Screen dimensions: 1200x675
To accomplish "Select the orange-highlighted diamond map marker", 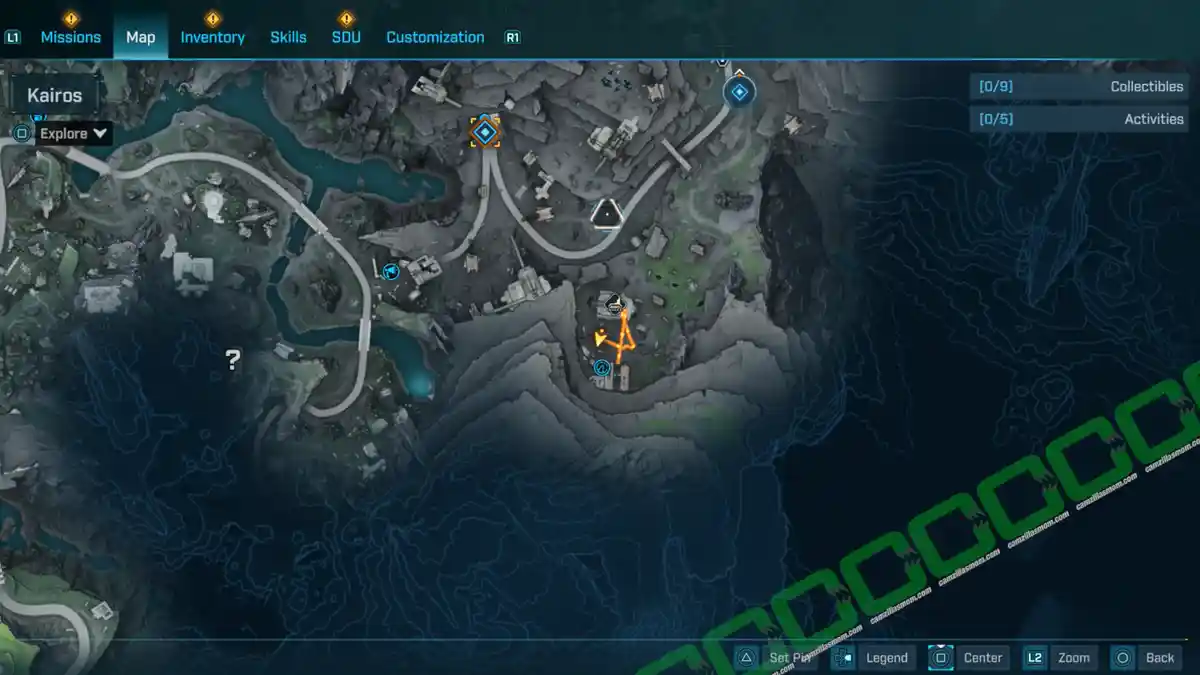I will click(485, 131).
